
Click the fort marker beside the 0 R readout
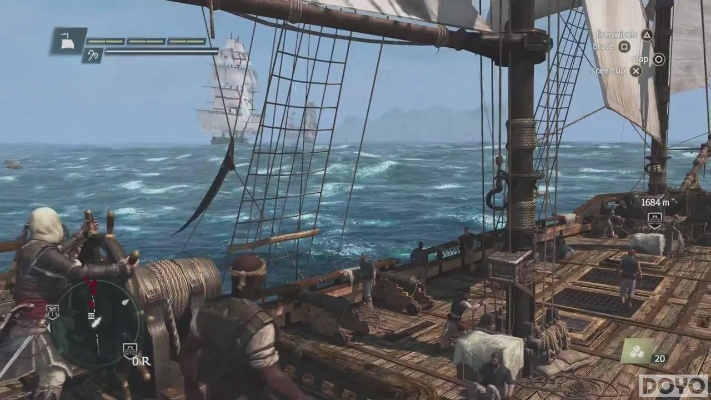point(129,349)
